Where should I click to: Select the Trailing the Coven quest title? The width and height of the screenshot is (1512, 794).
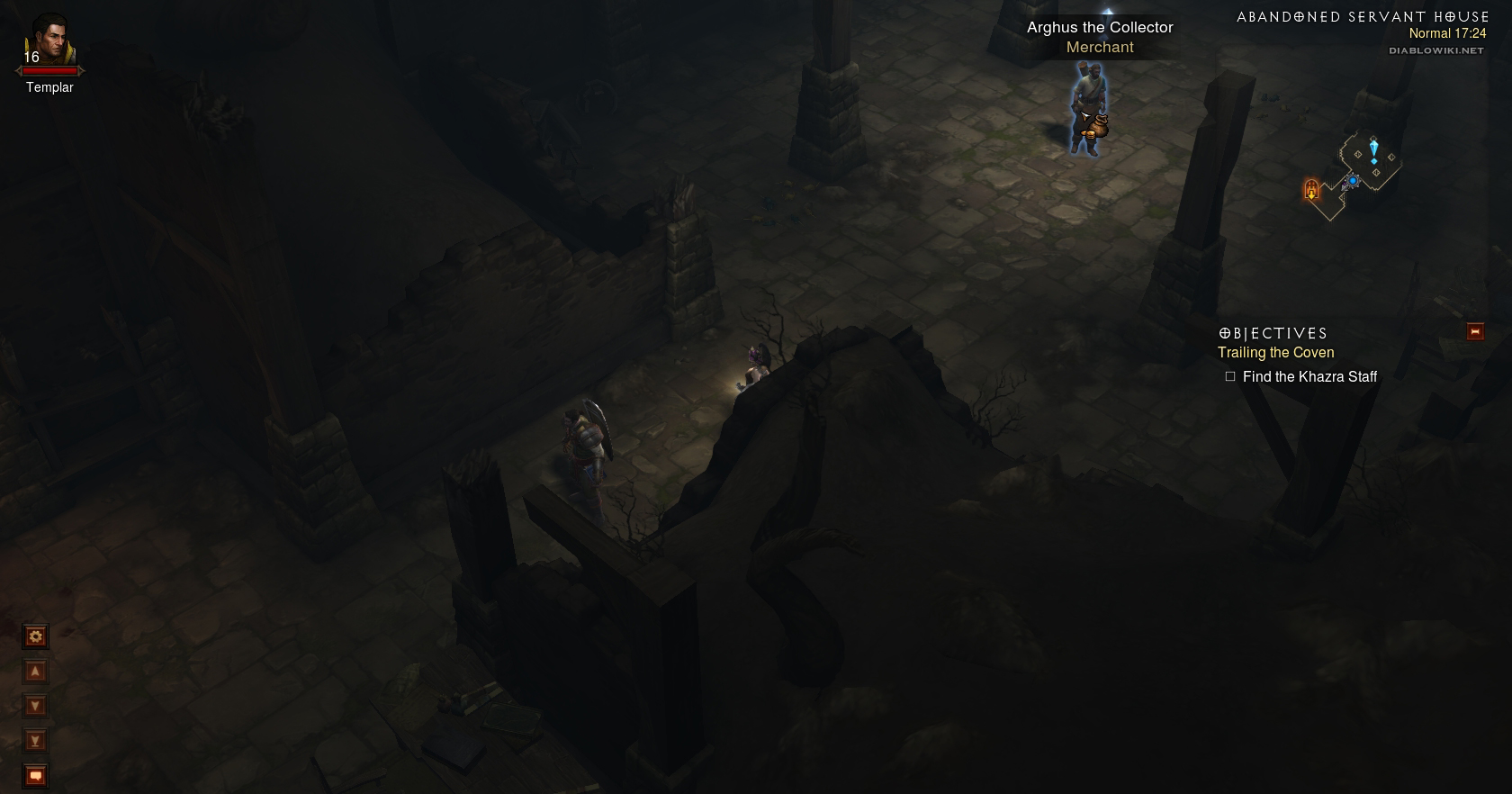1275,353
